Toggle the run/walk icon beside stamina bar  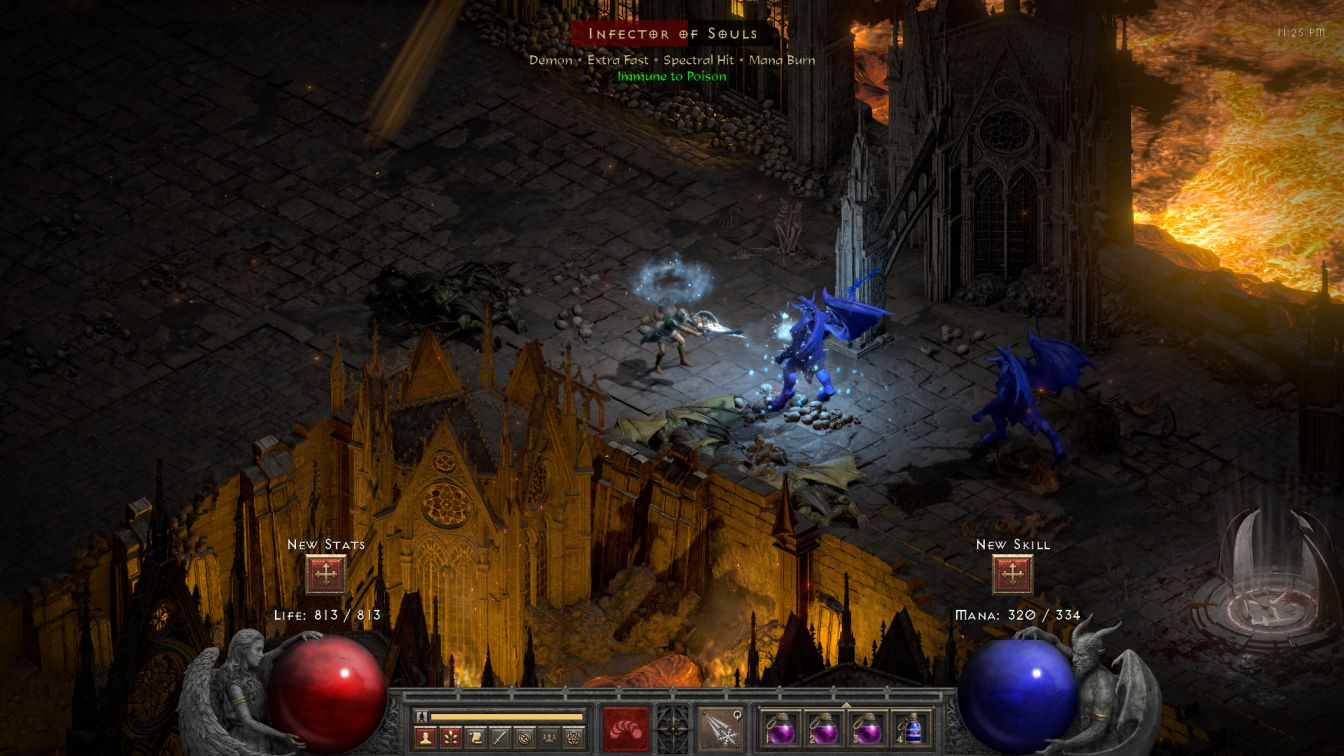coord(422,716)
